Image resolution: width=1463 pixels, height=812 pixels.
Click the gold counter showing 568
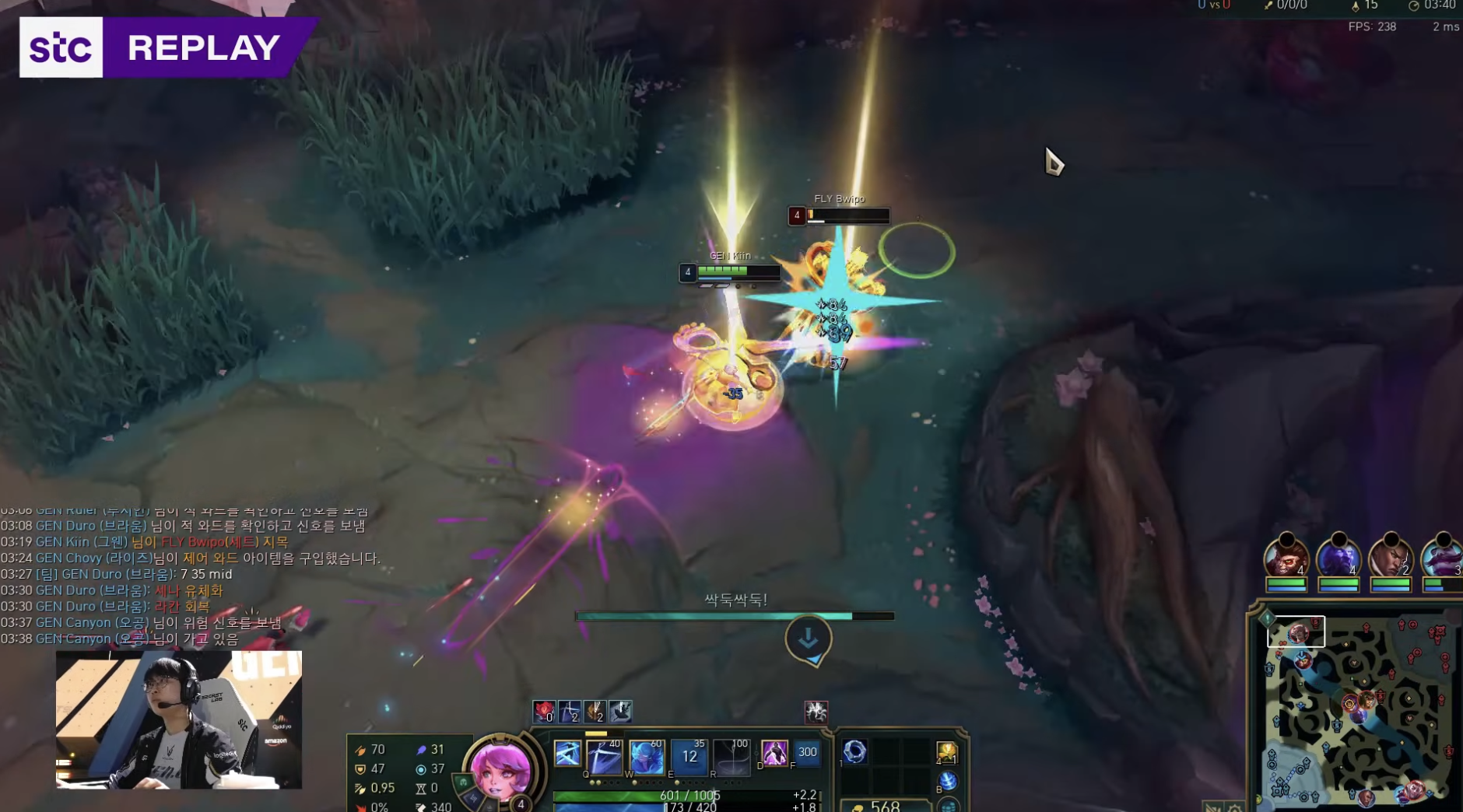(x=886, y=807)
